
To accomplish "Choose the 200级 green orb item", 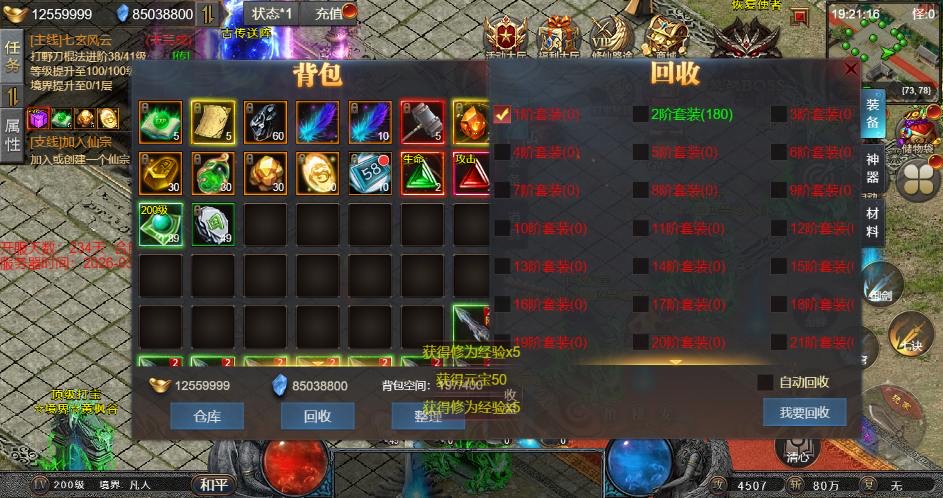I will pyautogui.click(x=160, y=224).
